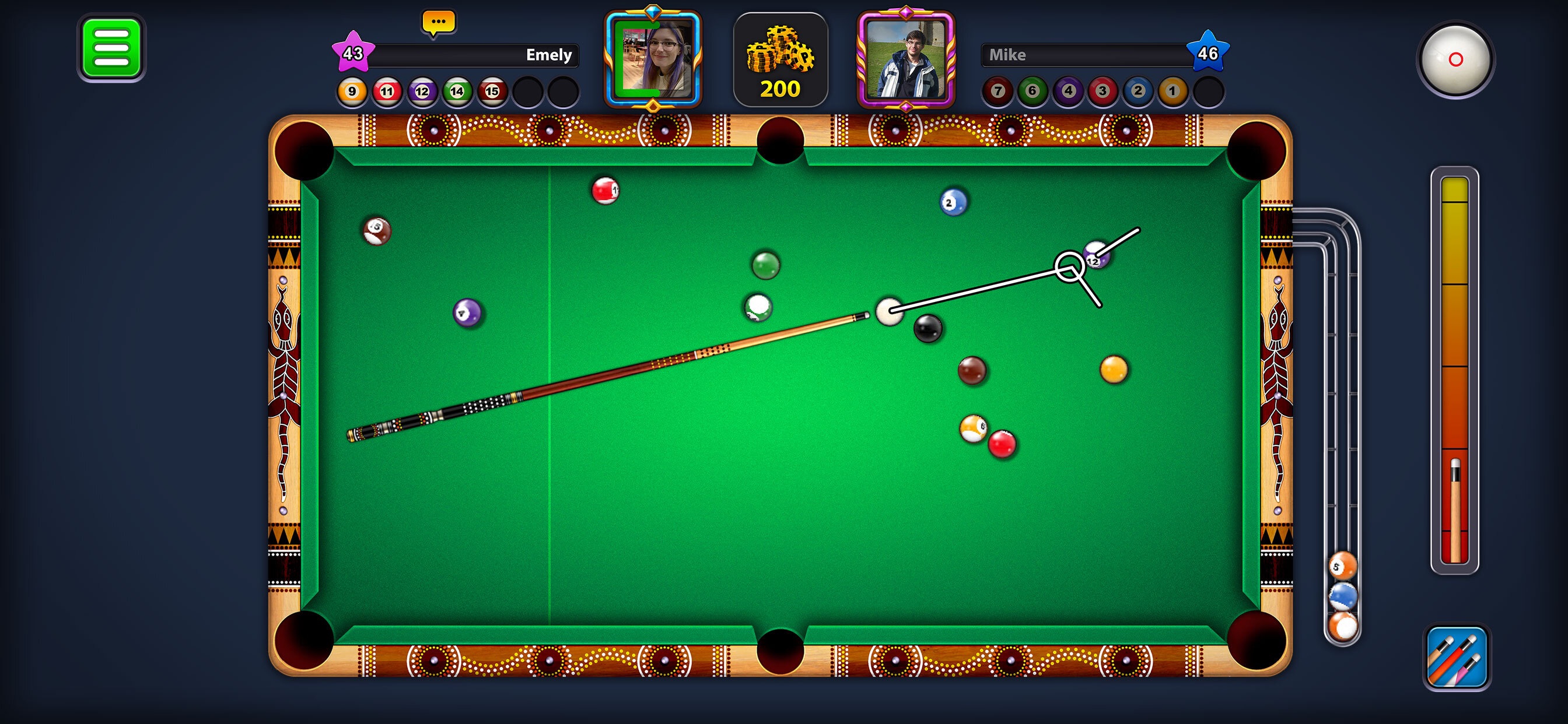Adjust spin on the cue ball icon
The height and width of the screenshot is (724, 1568).
1456,59
